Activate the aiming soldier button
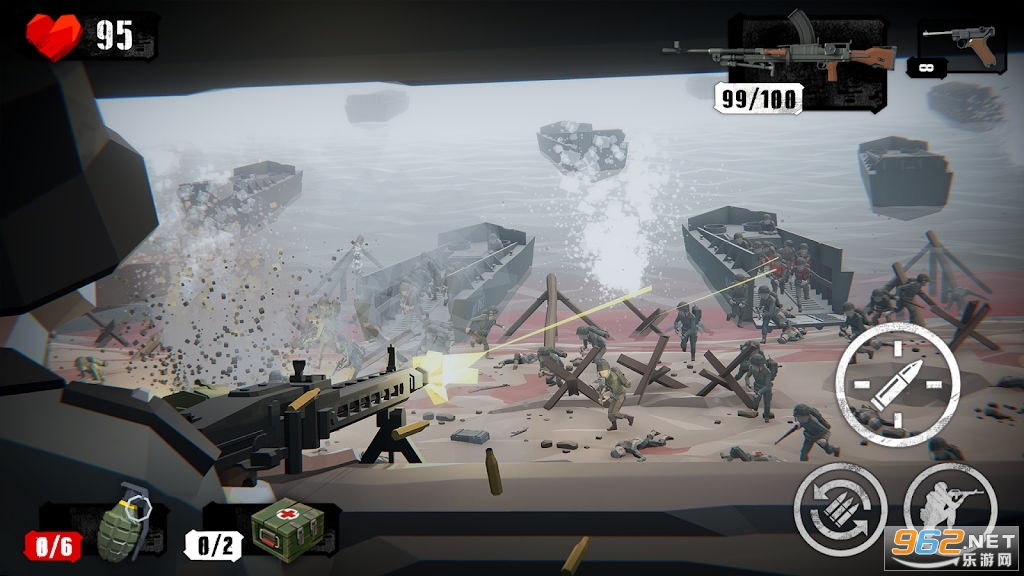Image resolution: width=1024 pixels, height=576 pixels. [949, 508]
